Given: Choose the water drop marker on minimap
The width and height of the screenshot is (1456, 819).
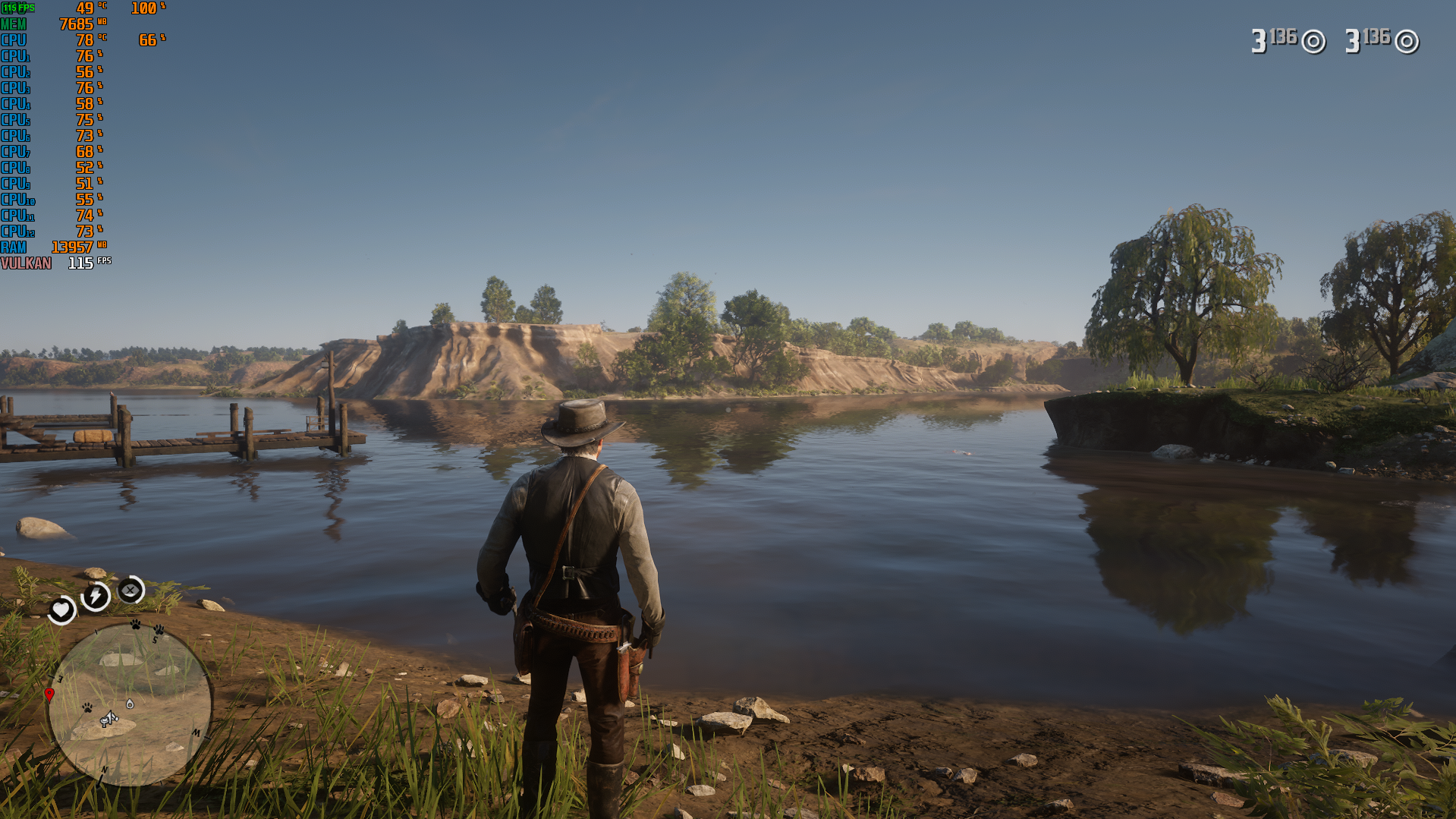Looking at the screenshot, I should 130,704.
